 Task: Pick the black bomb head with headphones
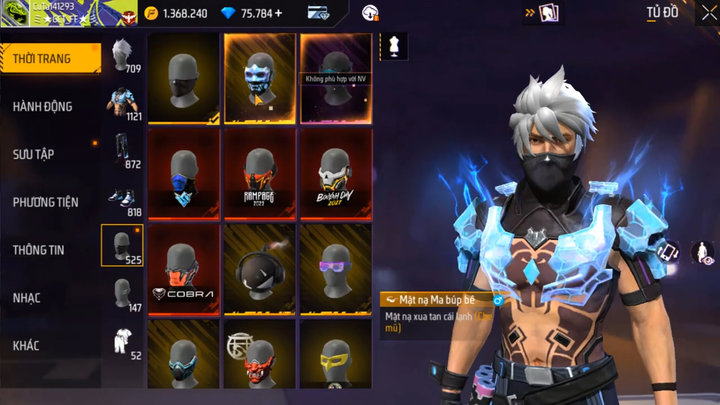pyautogui.click(x=260, y=268)
